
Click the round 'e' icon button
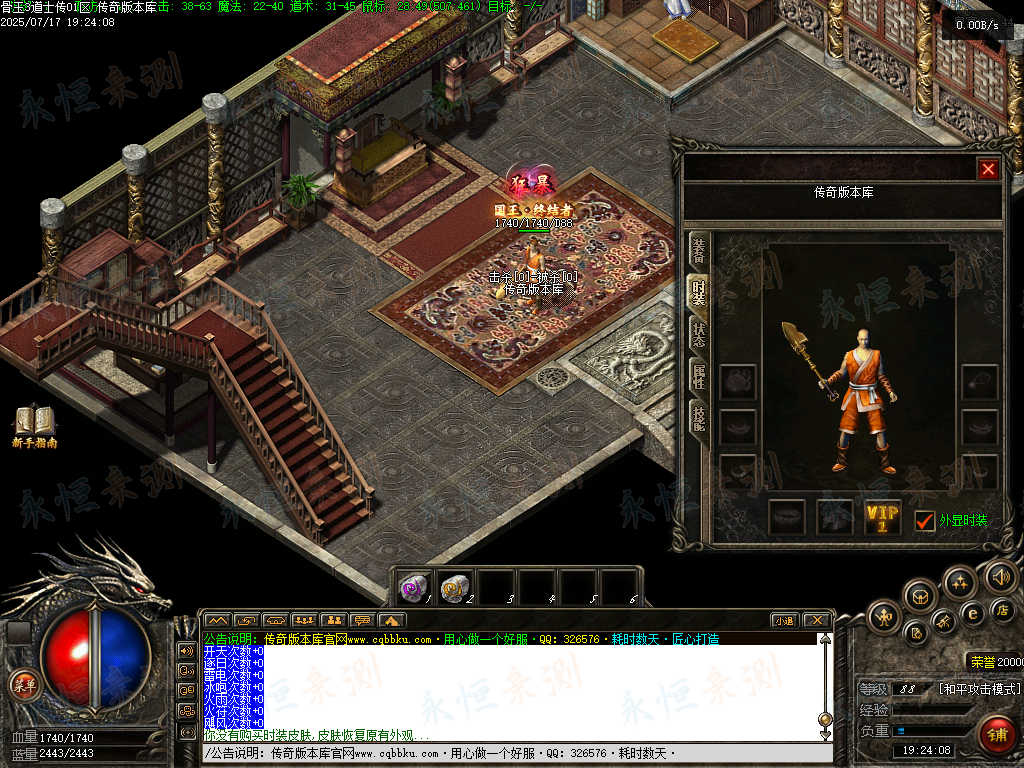(x=972, y=613)
